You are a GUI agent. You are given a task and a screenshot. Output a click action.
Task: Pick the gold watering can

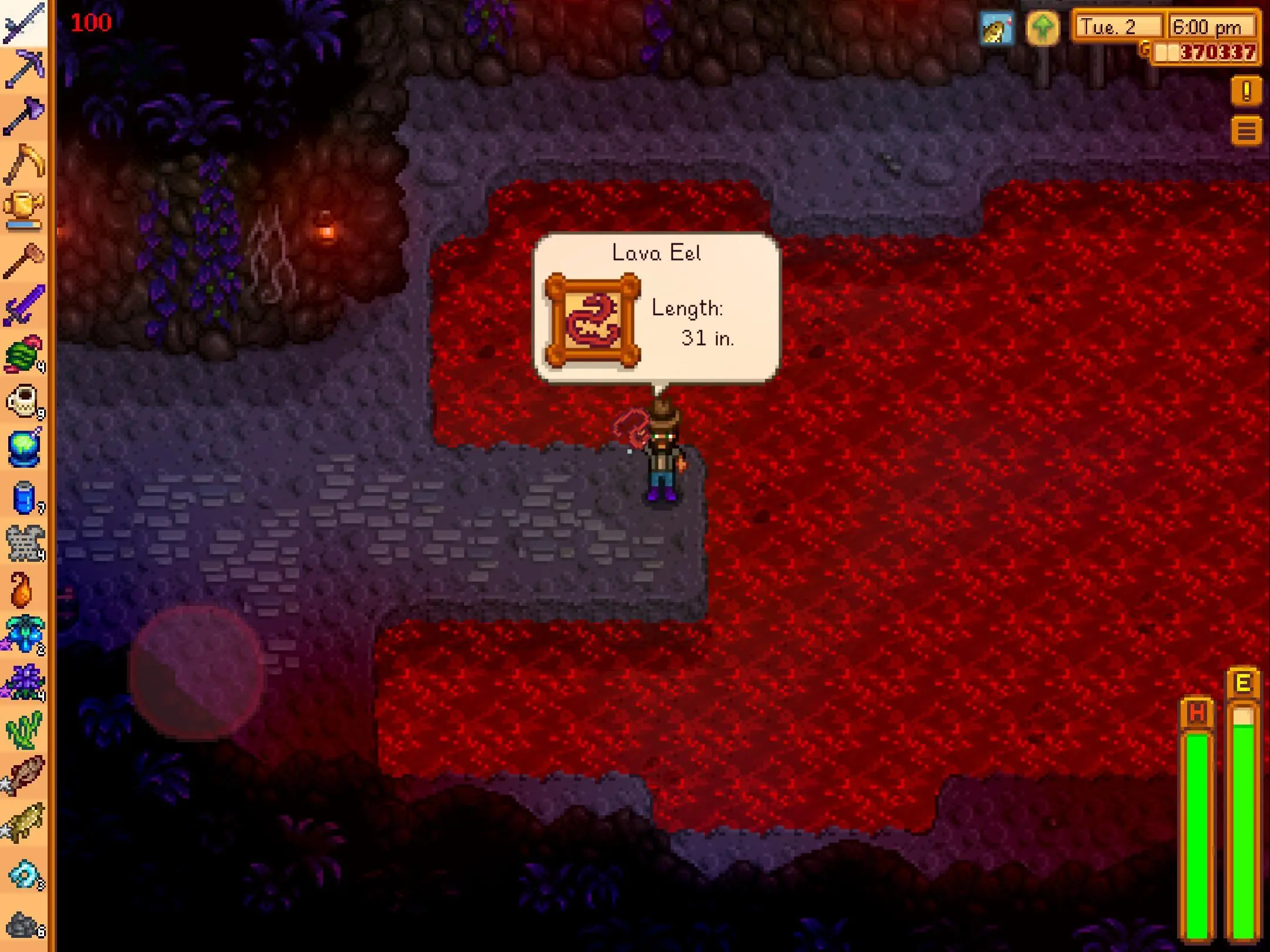click(x=24, y=210)
